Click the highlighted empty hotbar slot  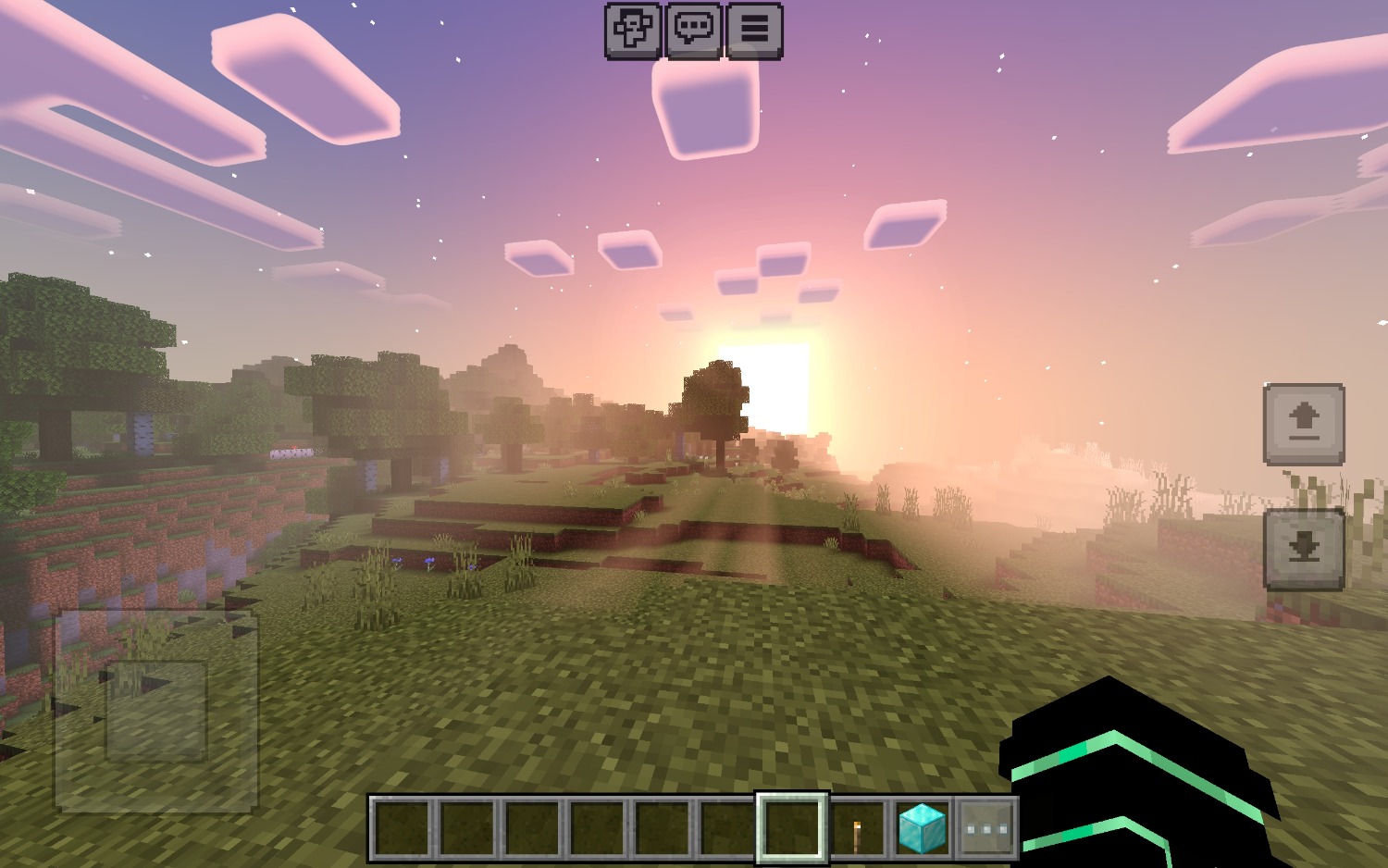point(792,828)
